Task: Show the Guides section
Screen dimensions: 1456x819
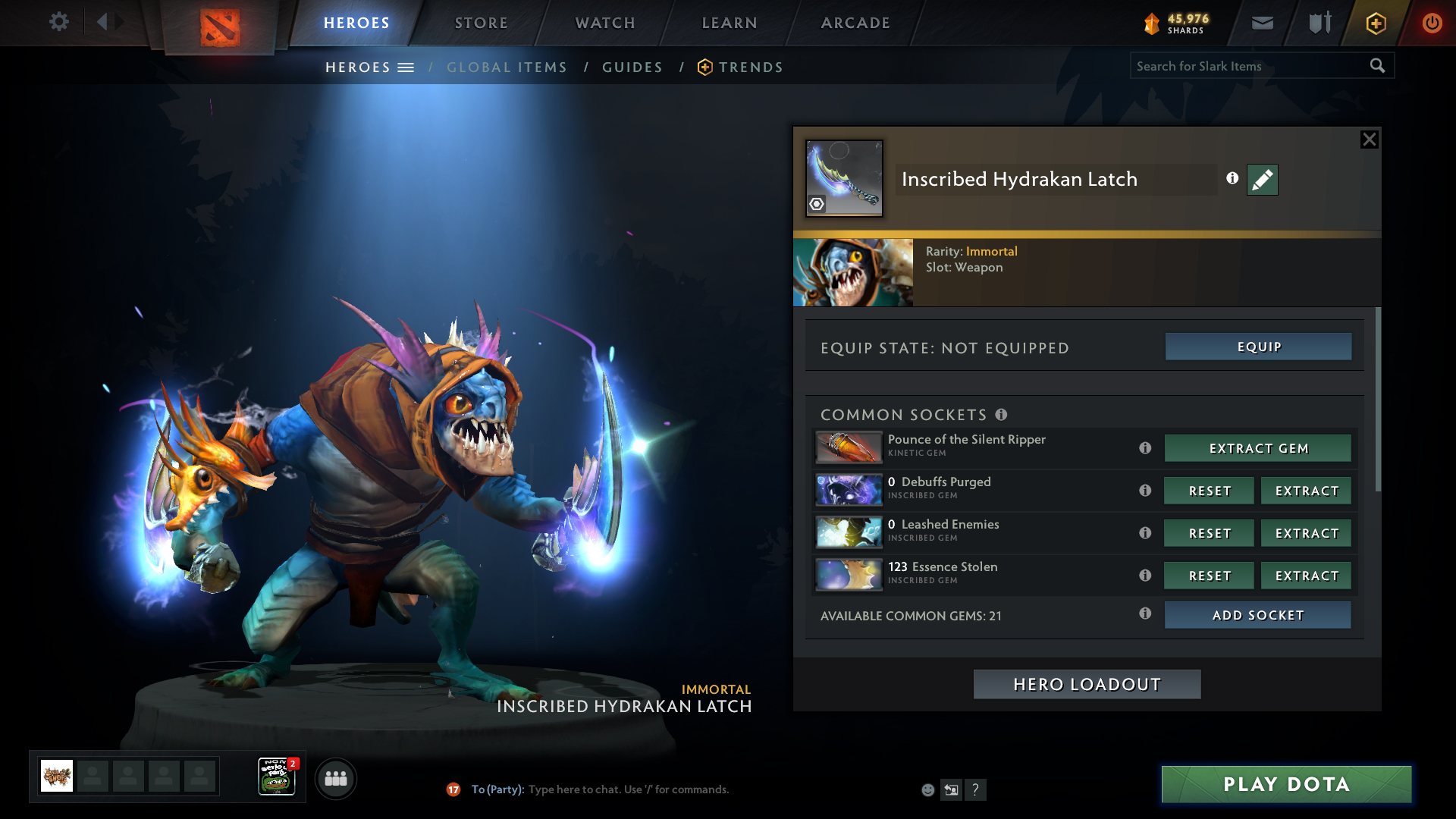Action: [x=632, y=67]
